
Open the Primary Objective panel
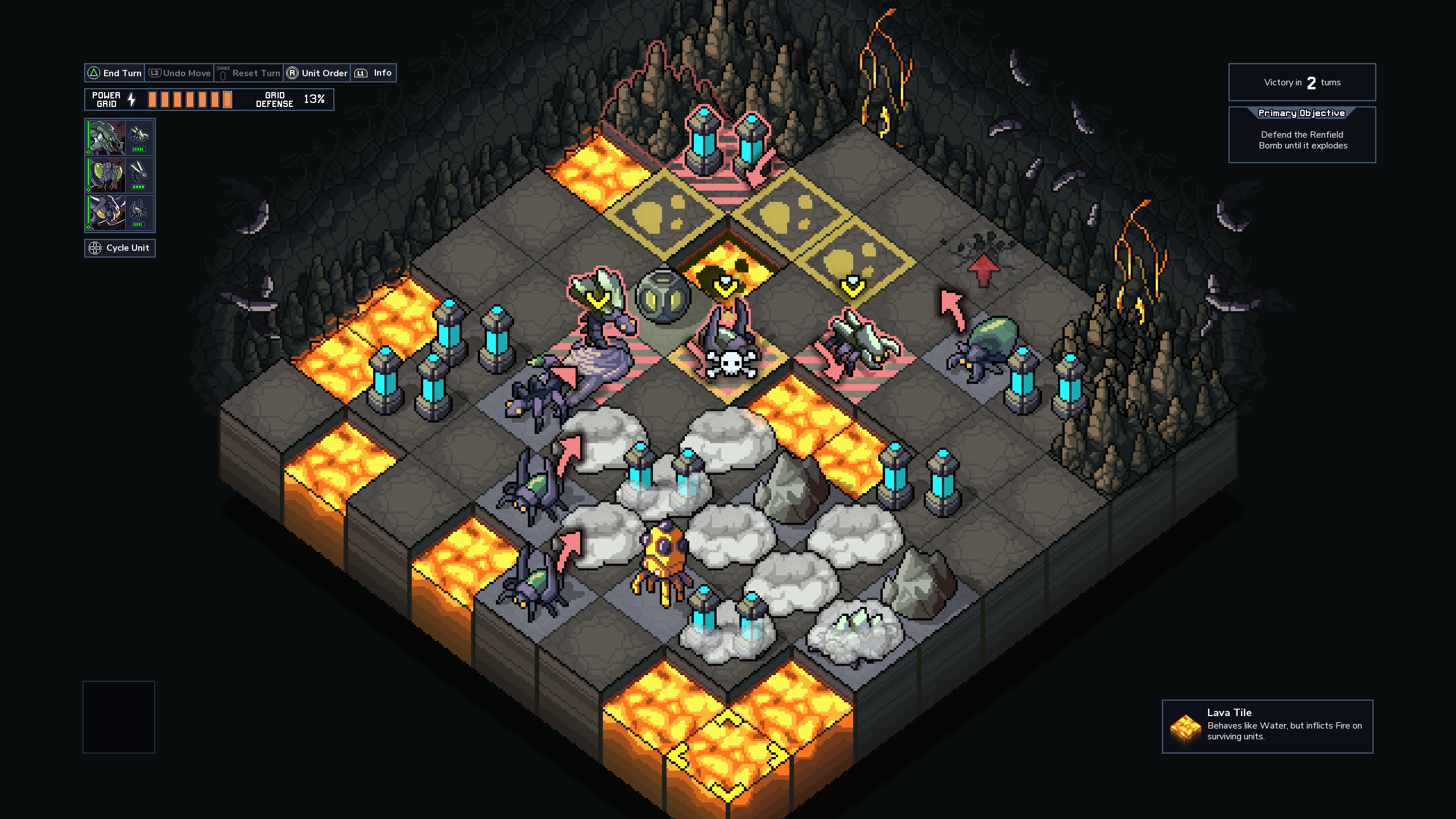pyautogui.click(x=1302, y=135)
